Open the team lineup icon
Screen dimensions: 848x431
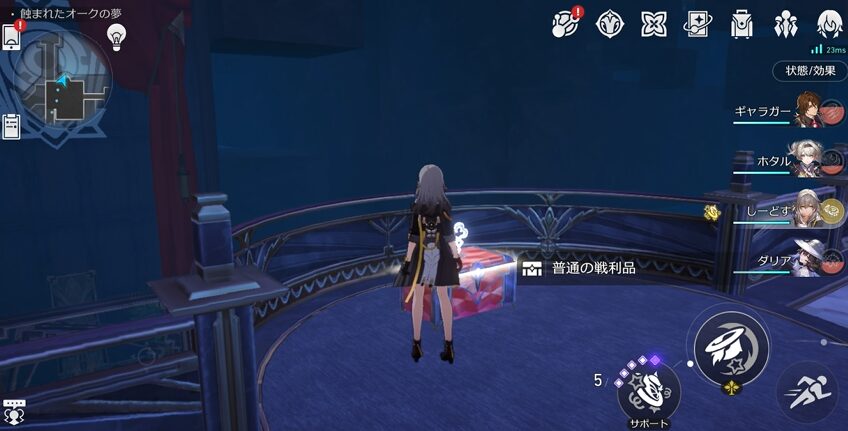click(785, 23)
